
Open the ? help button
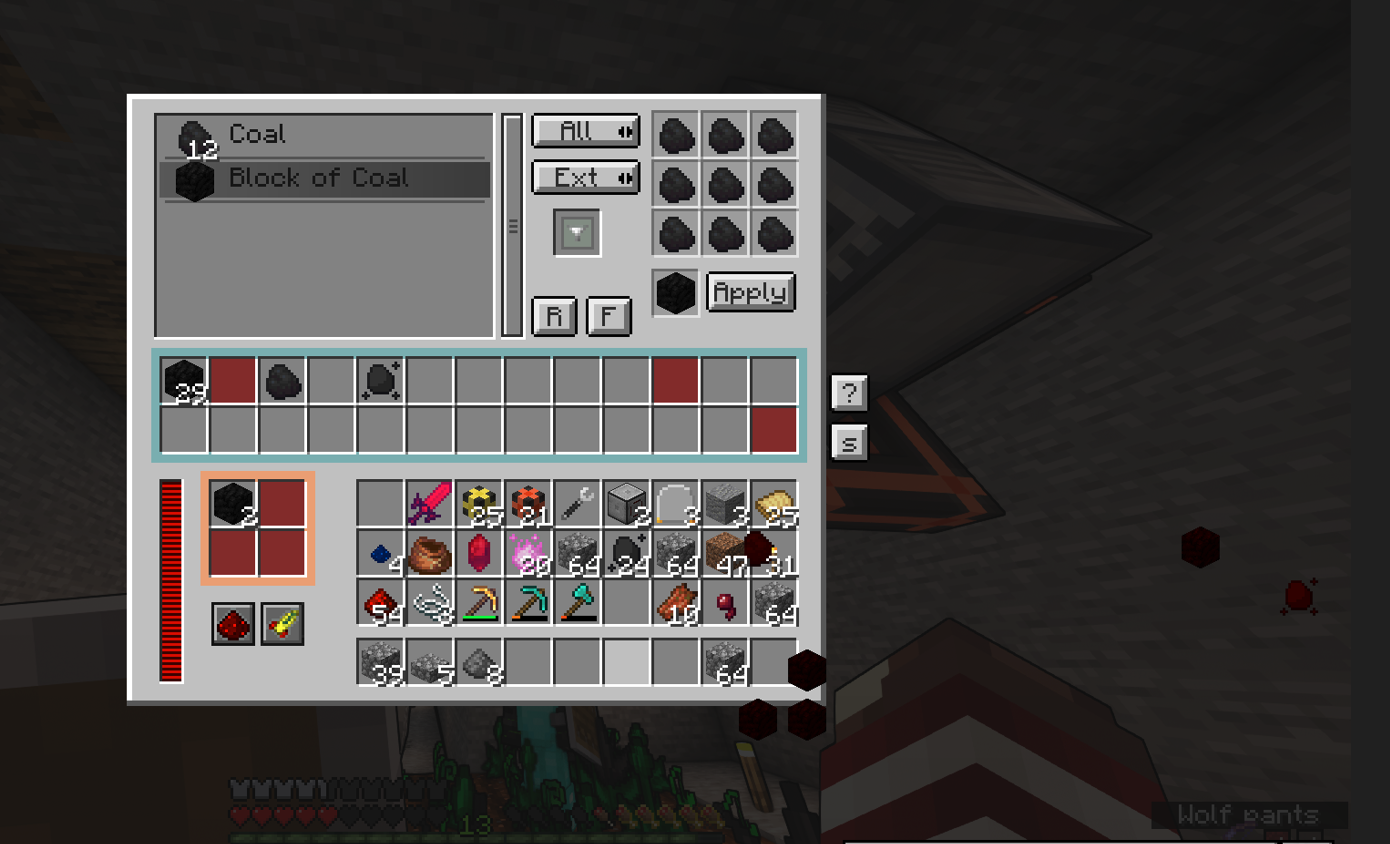[848, 393]
